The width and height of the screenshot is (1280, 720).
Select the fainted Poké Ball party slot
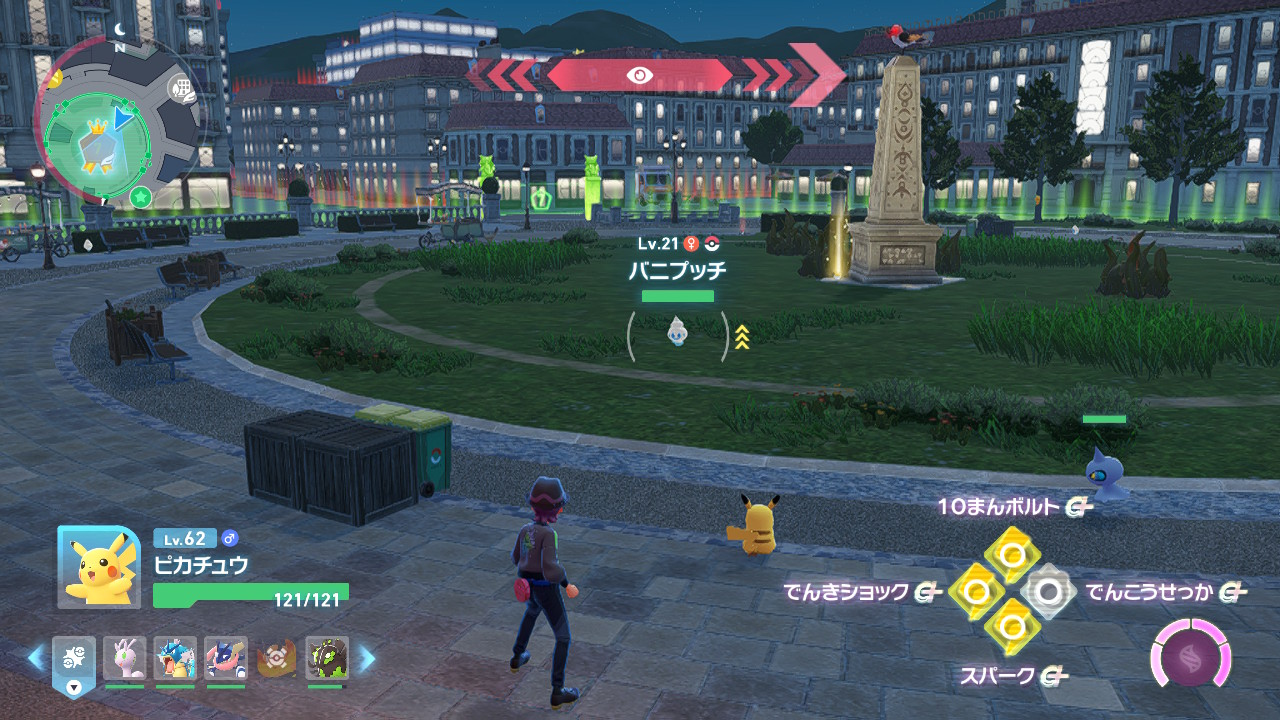tap(276, 658)
